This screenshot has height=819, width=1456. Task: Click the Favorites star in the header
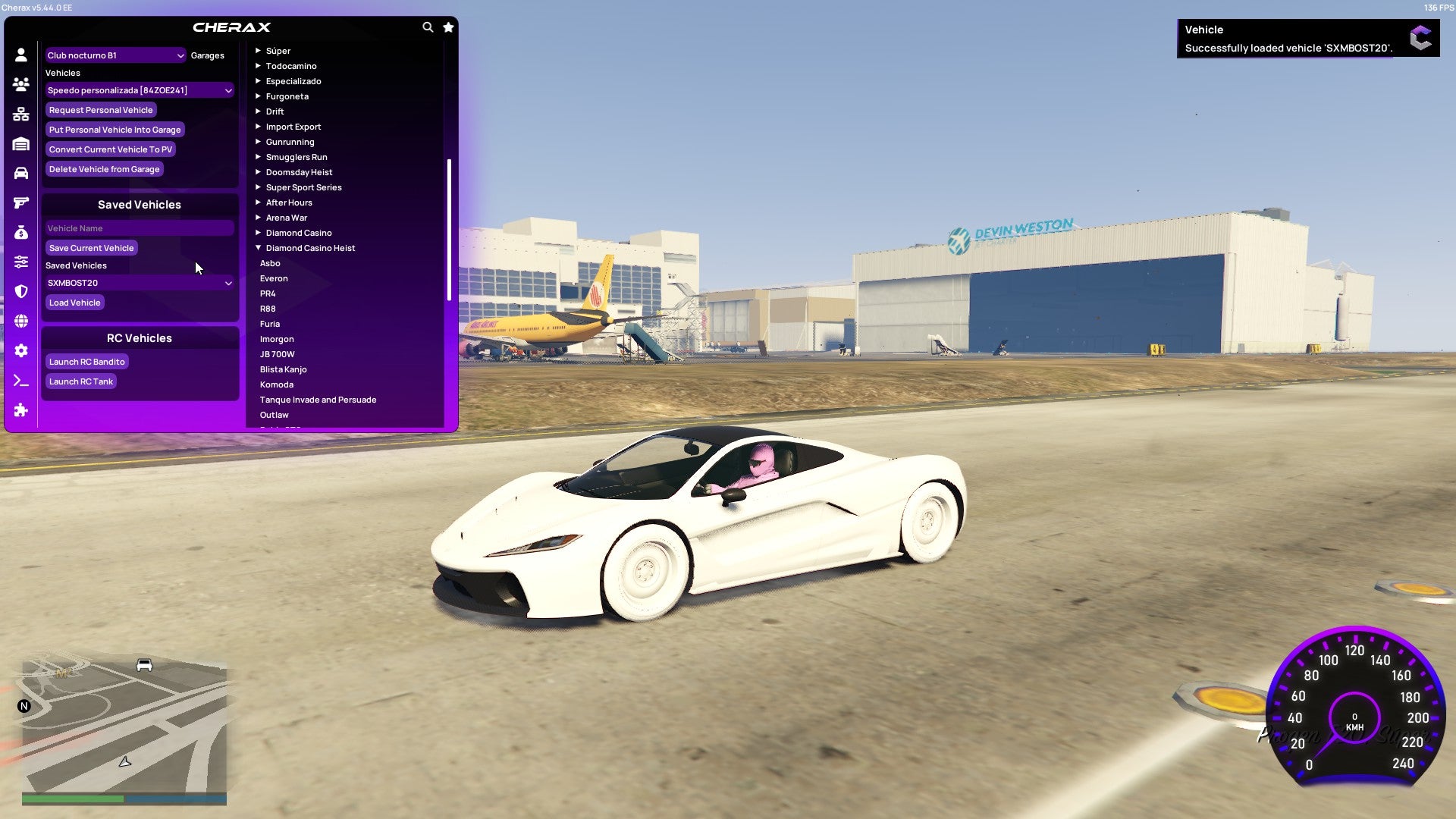click(447, 27)
